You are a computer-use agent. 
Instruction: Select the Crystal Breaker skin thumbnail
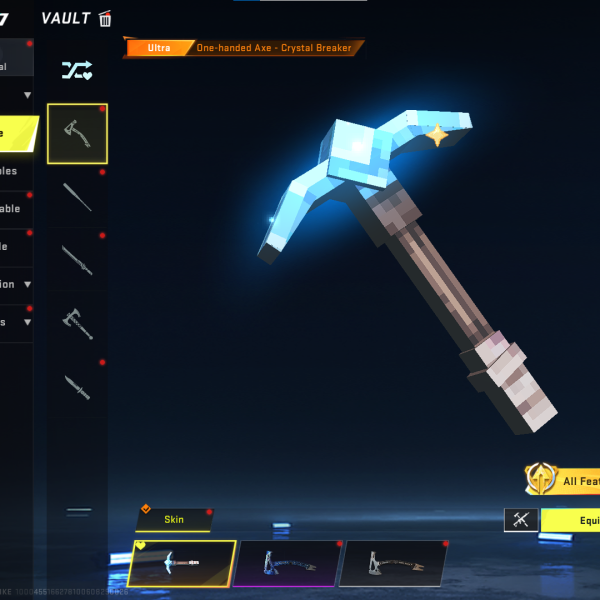click(x=182, y=563)
